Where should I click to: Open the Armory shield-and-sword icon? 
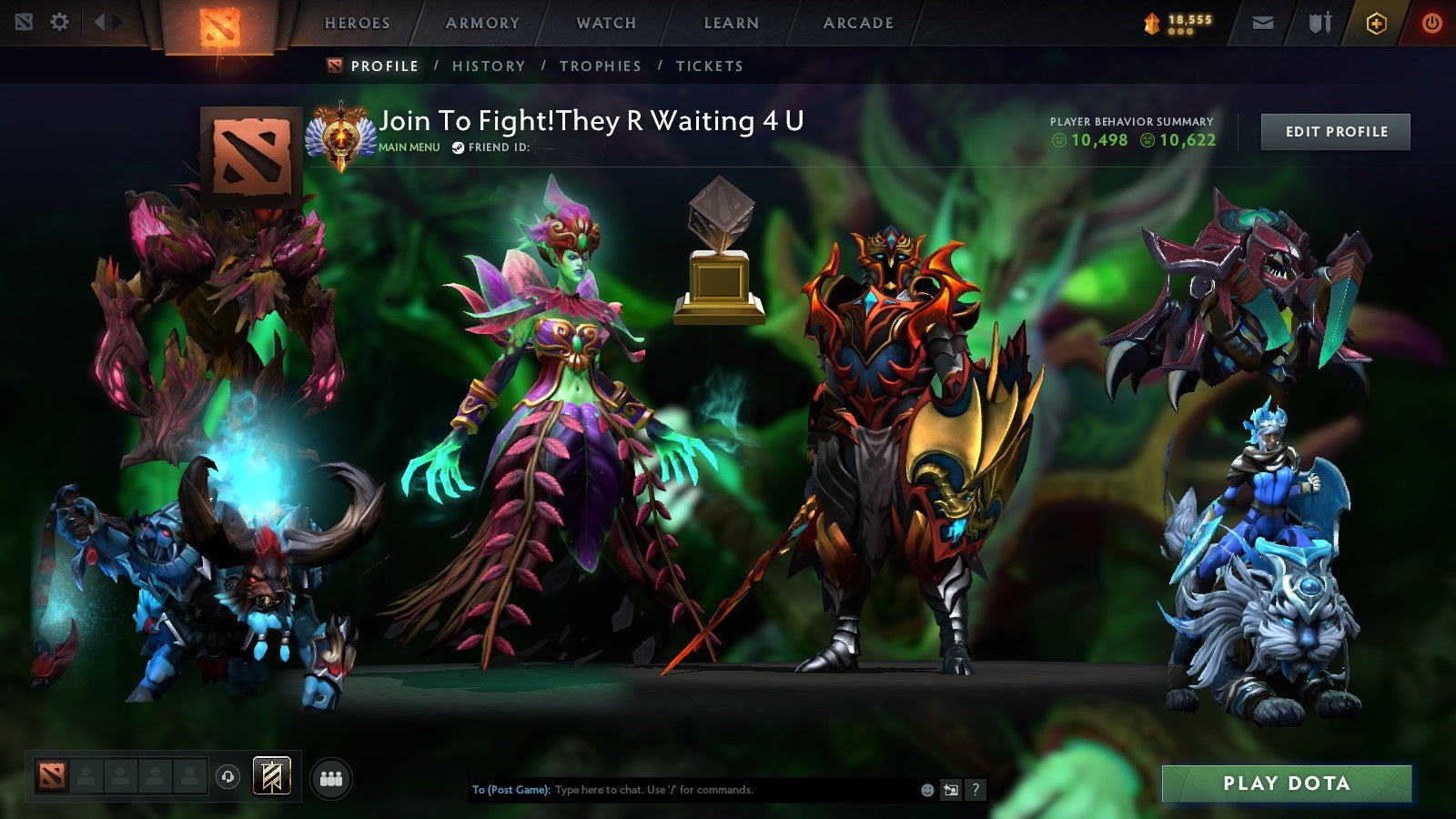click(x=1319, y=23)
